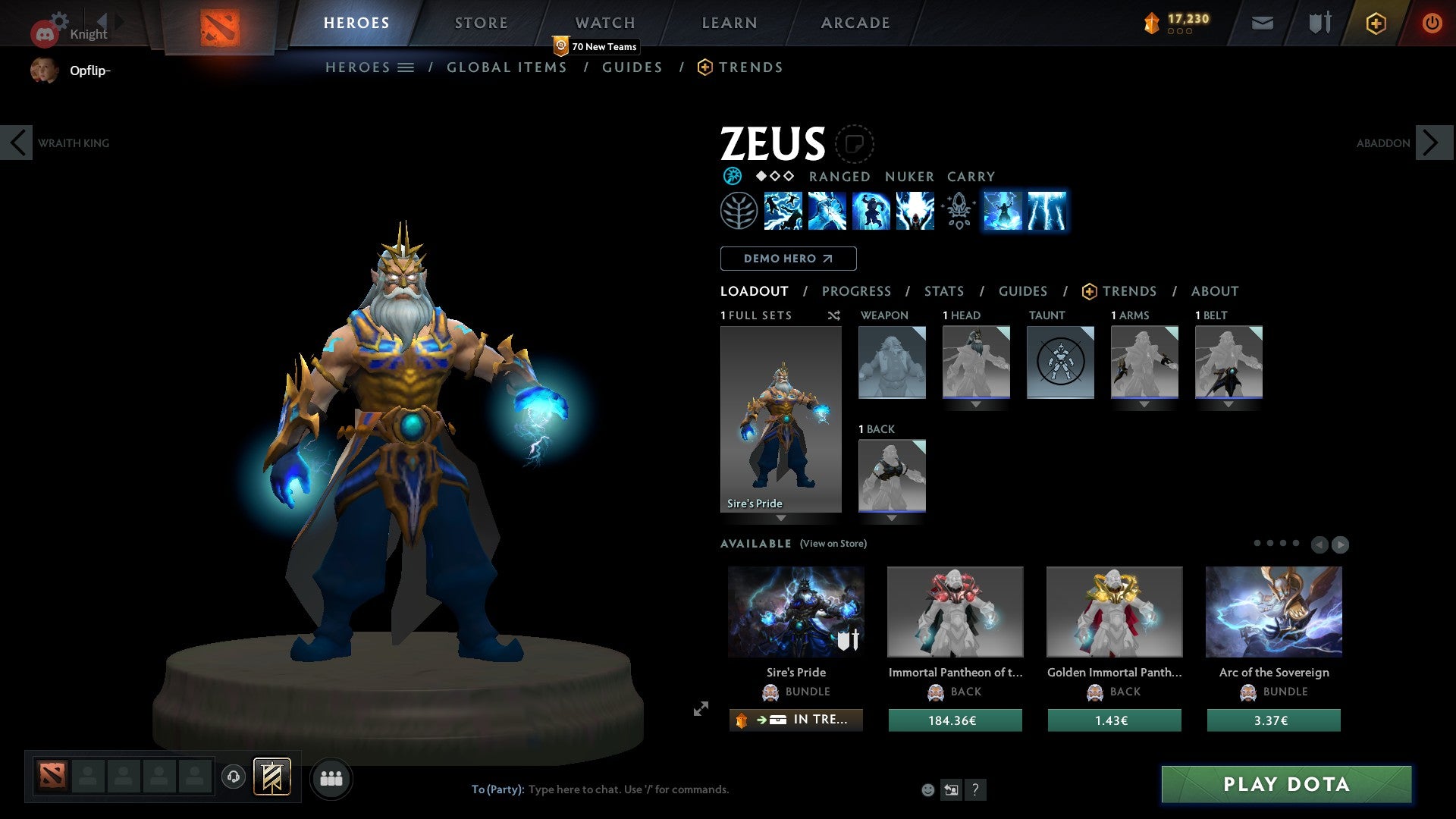Open the voice chat headset icon

coord(233,778)
